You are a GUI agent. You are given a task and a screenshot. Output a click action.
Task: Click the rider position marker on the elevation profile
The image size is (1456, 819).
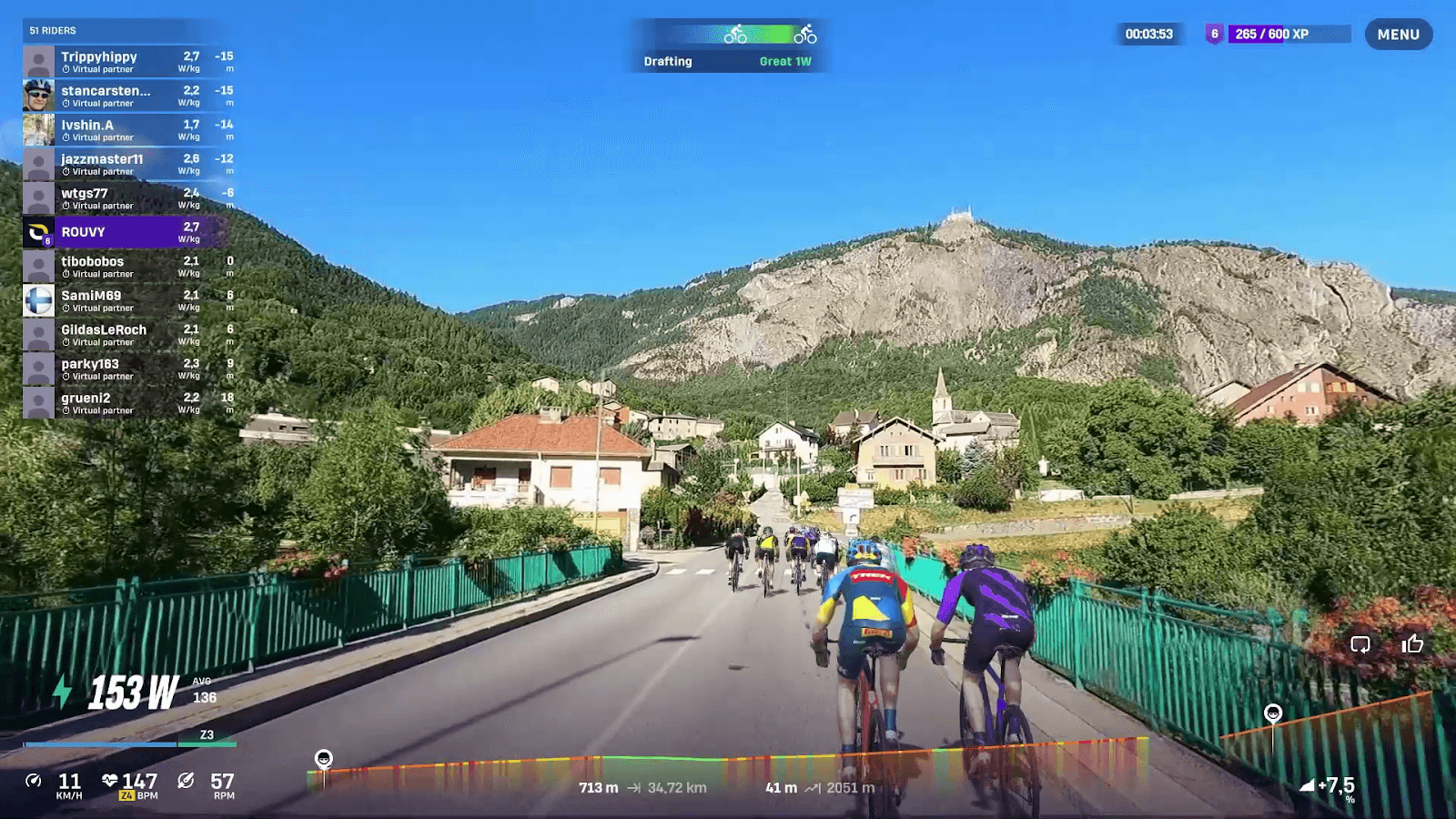(323, 759)
